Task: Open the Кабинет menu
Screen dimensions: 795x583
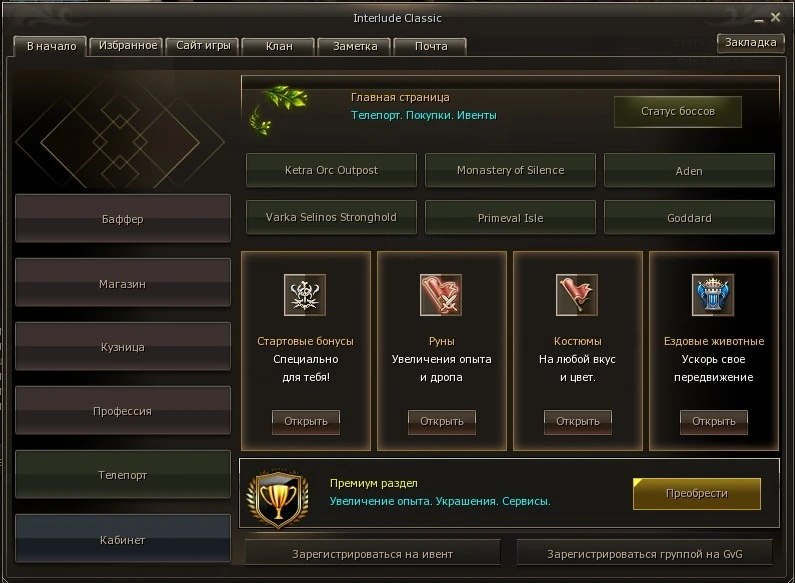Action: click(x=123, y=540)
